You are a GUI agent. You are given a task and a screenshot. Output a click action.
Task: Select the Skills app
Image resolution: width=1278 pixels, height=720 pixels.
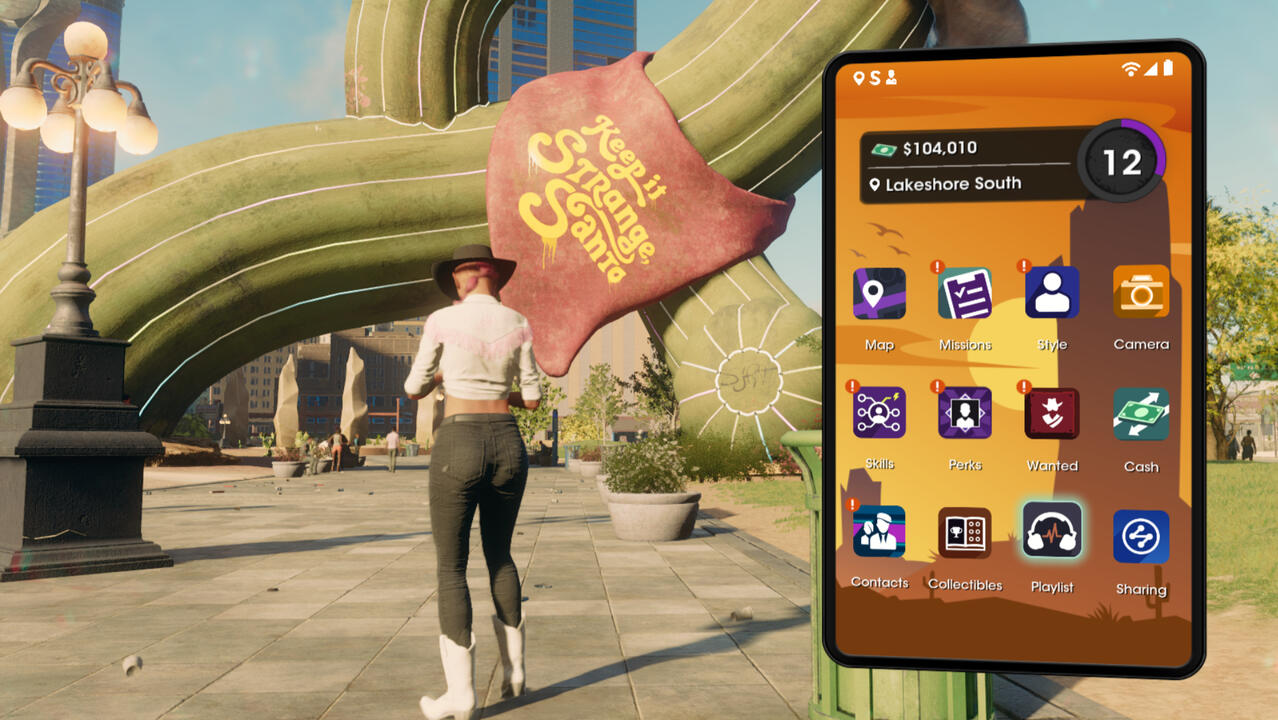point(879,413)
